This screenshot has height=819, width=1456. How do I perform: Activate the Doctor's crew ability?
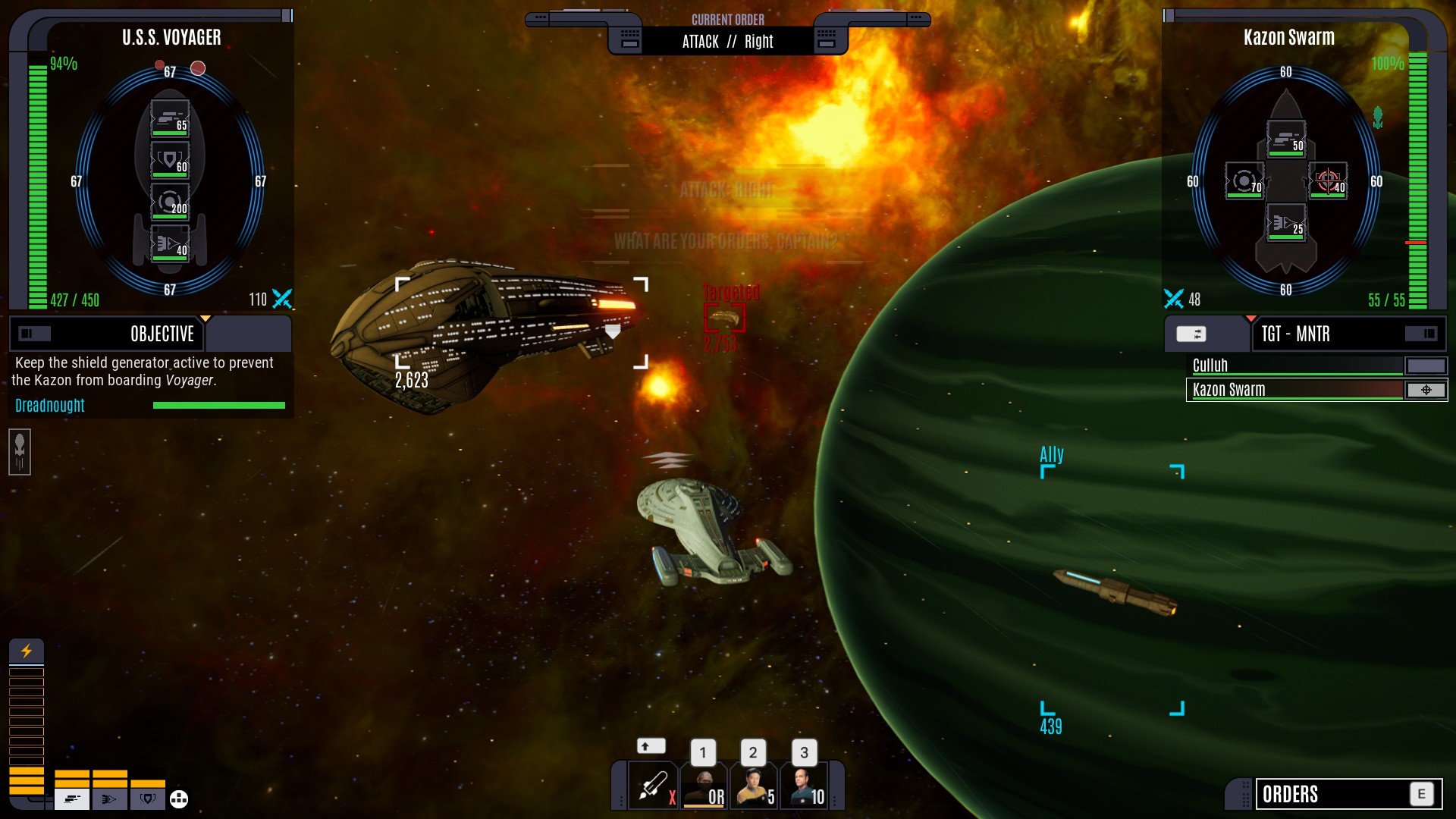[805, 786]
